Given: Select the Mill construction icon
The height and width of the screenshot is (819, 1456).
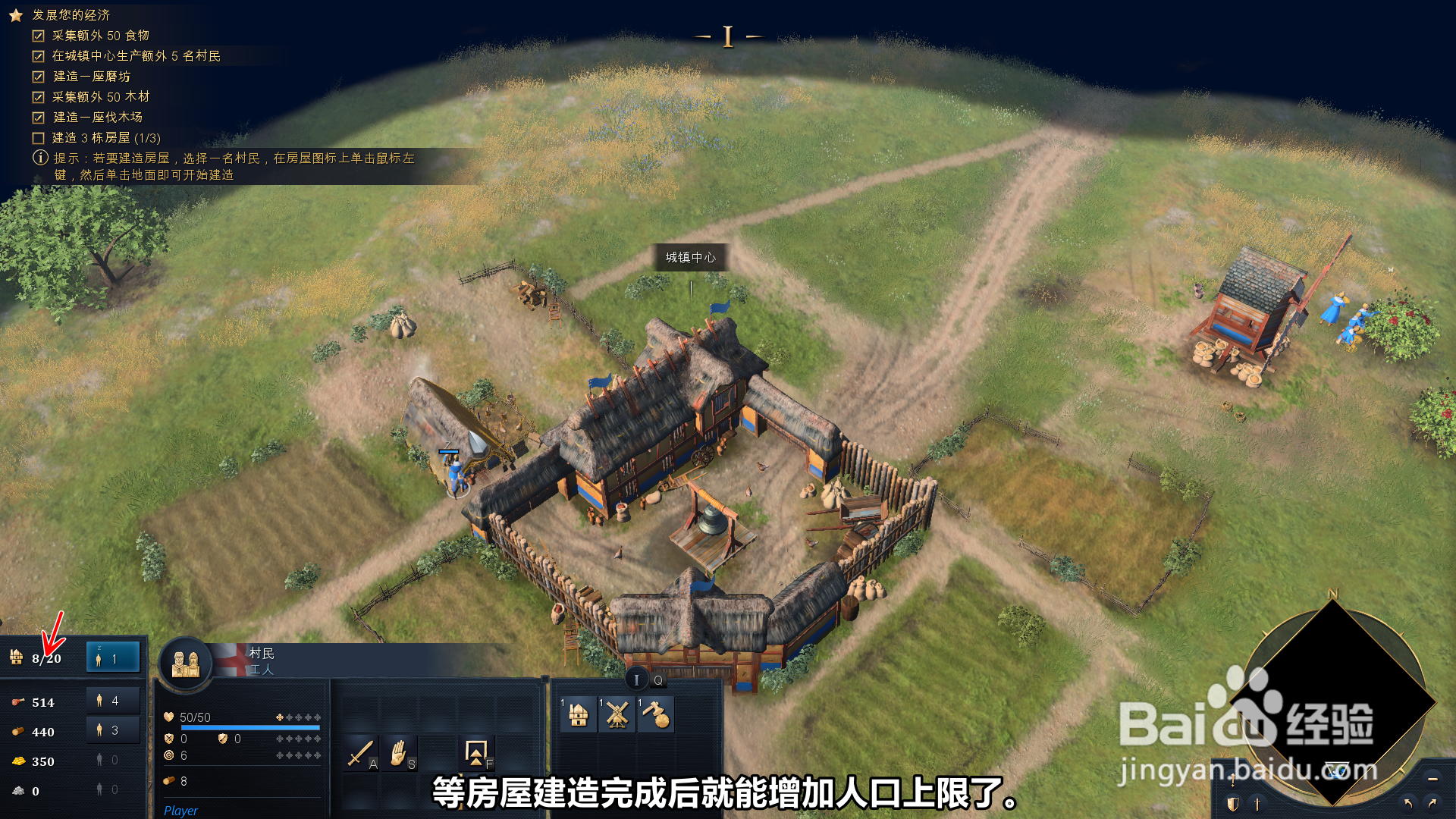Looking at the screenshot, I should coord(616,714).
